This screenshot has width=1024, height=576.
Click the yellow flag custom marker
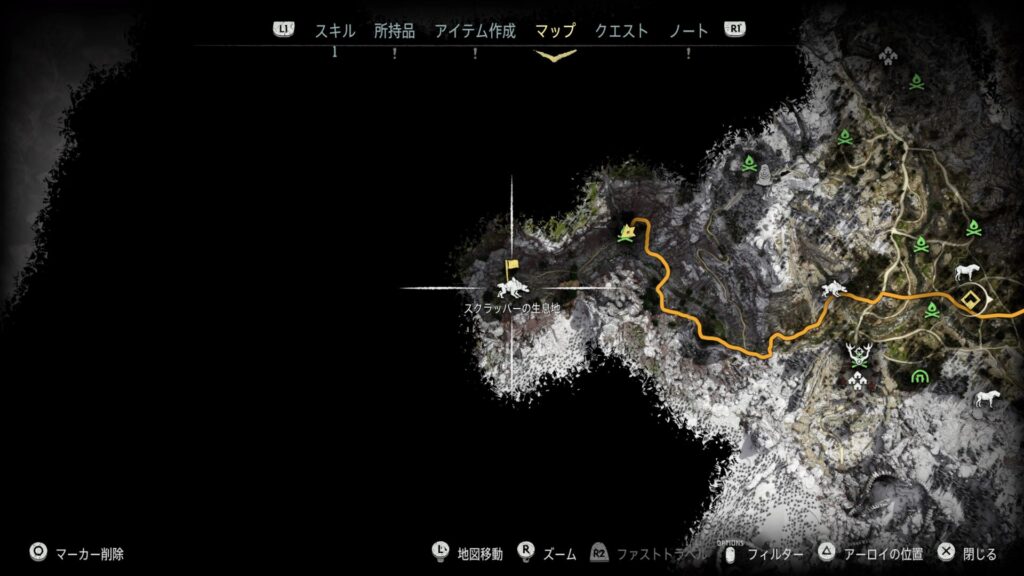coord(512,267)
